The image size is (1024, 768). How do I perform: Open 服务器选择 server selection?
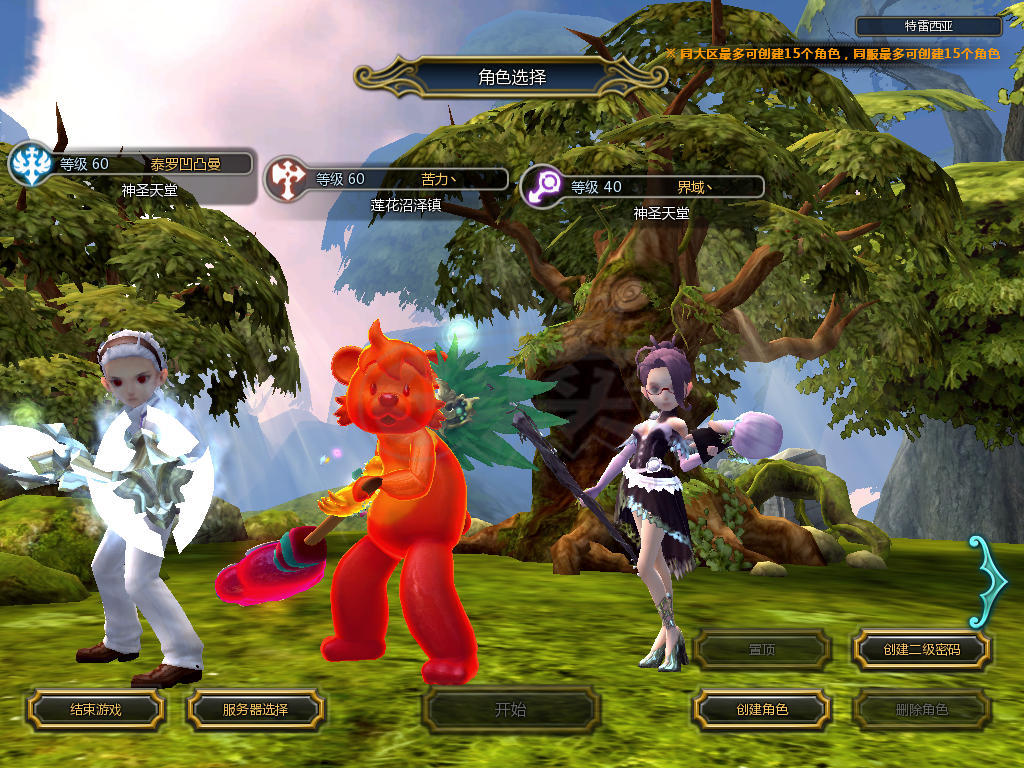pyautogui.click(x=255, y=709)
